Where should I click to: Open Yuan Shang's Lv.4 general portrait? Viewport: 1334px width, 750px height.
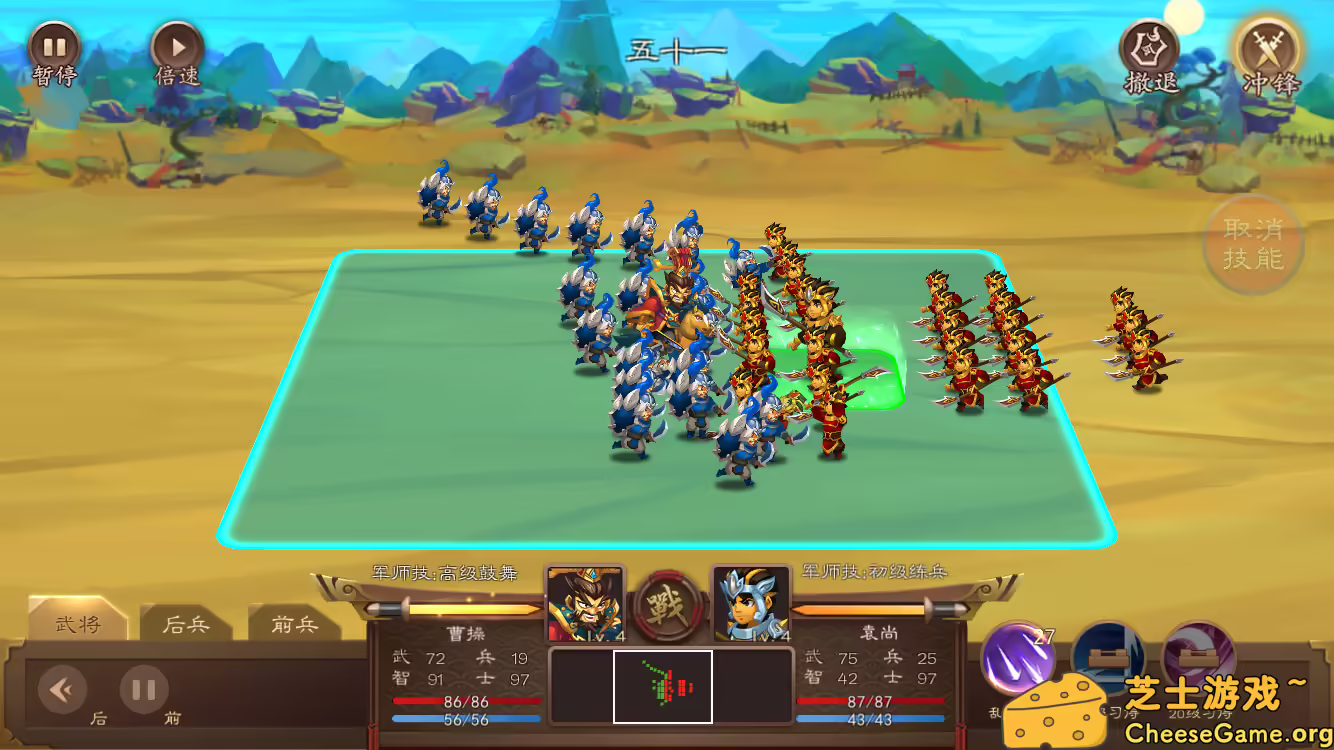tap(751, 602)
